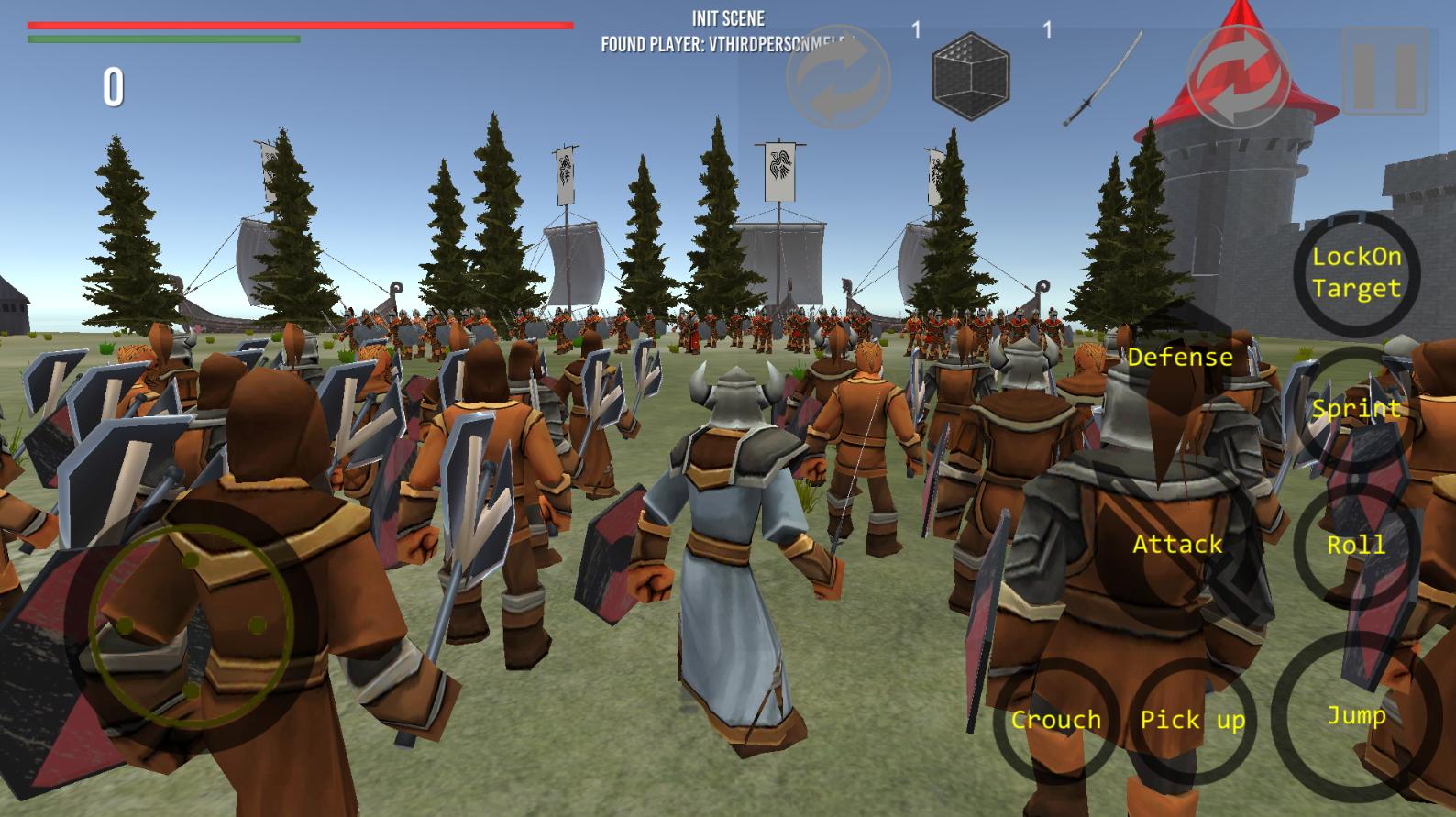Tap the LockOn Target circular icon
Screen dimensions: 1456x817
point(1356,273)
